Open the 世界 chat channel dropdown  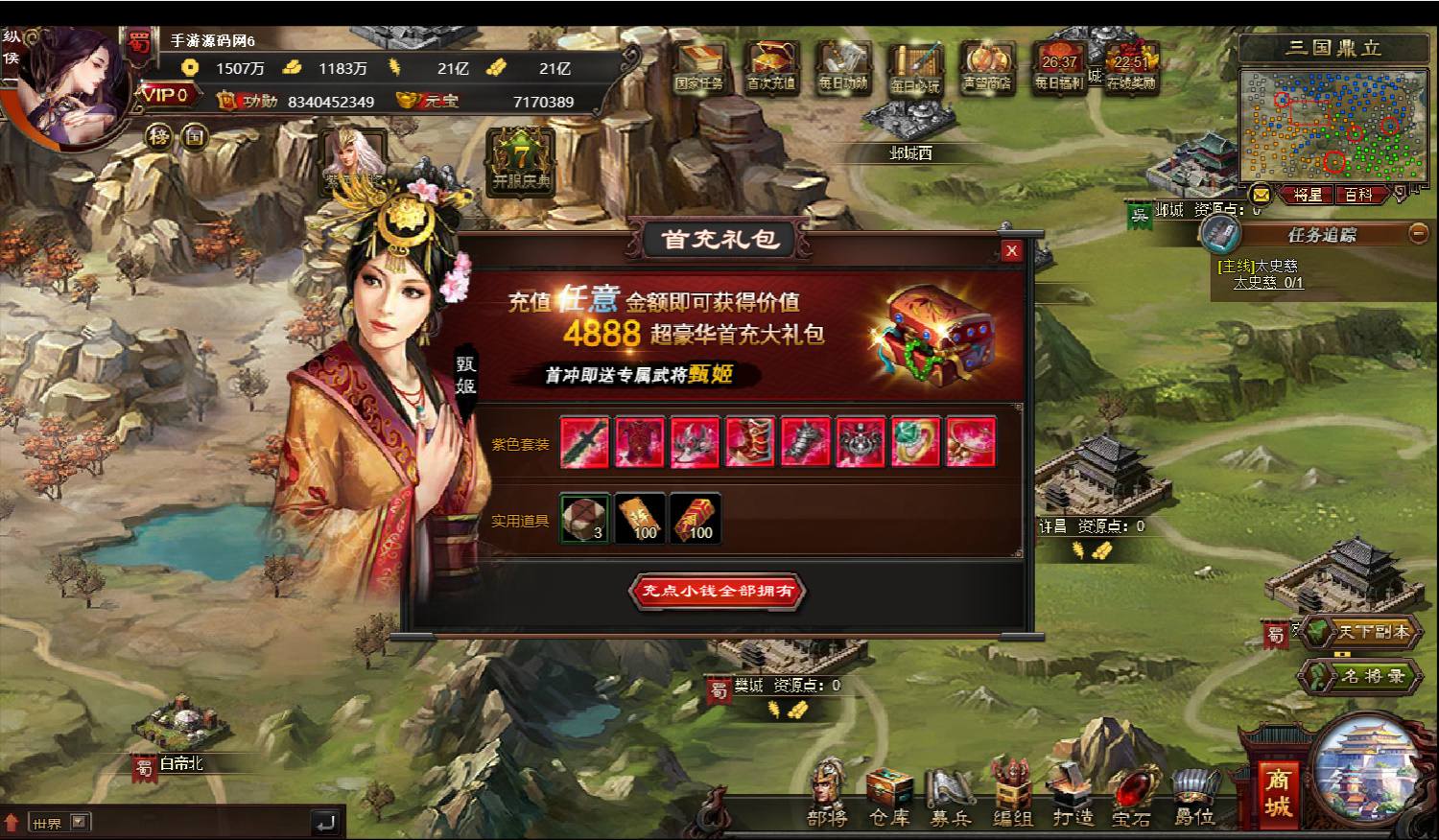point(80,822)
